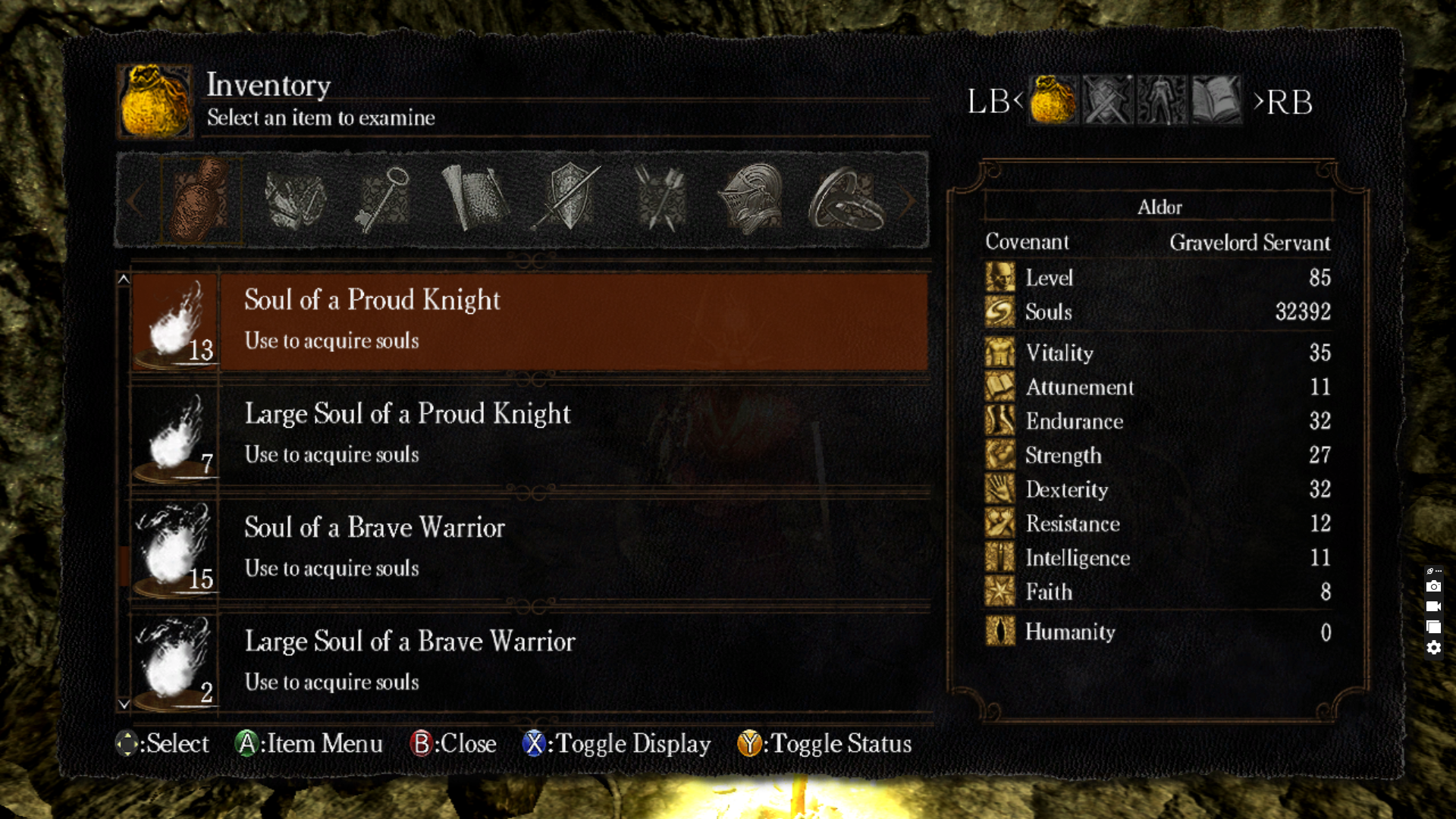Take a screenshot with the overlay camera icon
Image resolution: width=1456 pixels, height=819 pixels.
click(1433, 586)
